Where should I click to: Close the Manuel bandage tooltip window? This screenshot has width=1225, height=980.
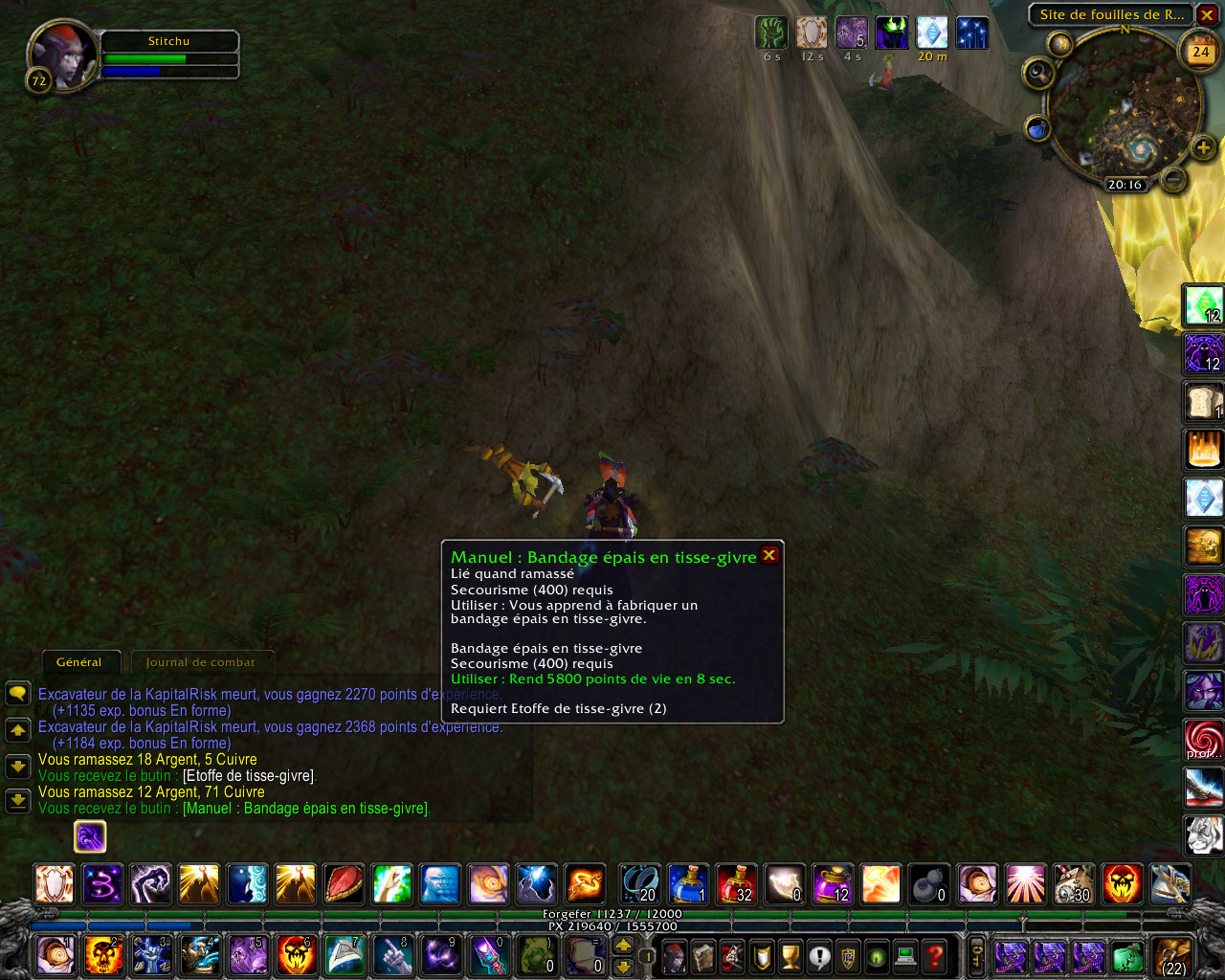click(768, 555)
